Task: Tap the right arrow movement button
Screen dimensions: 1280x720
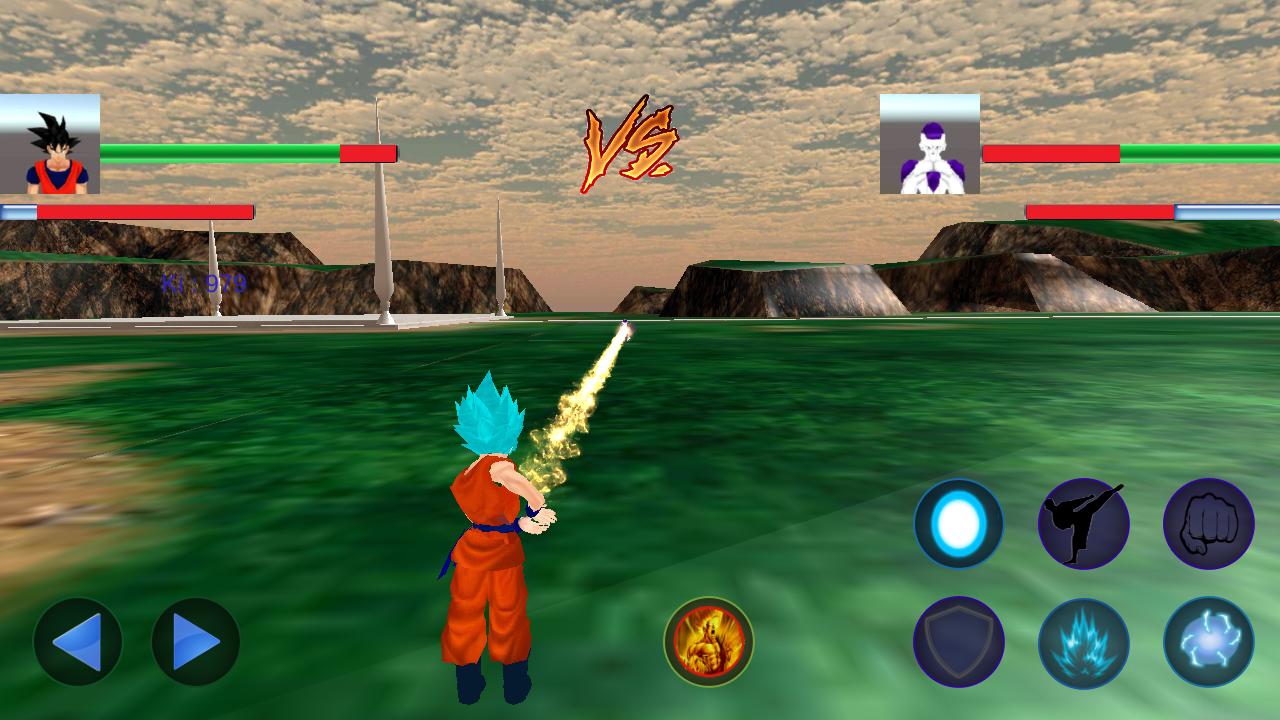Action: (x=196, y=642)
